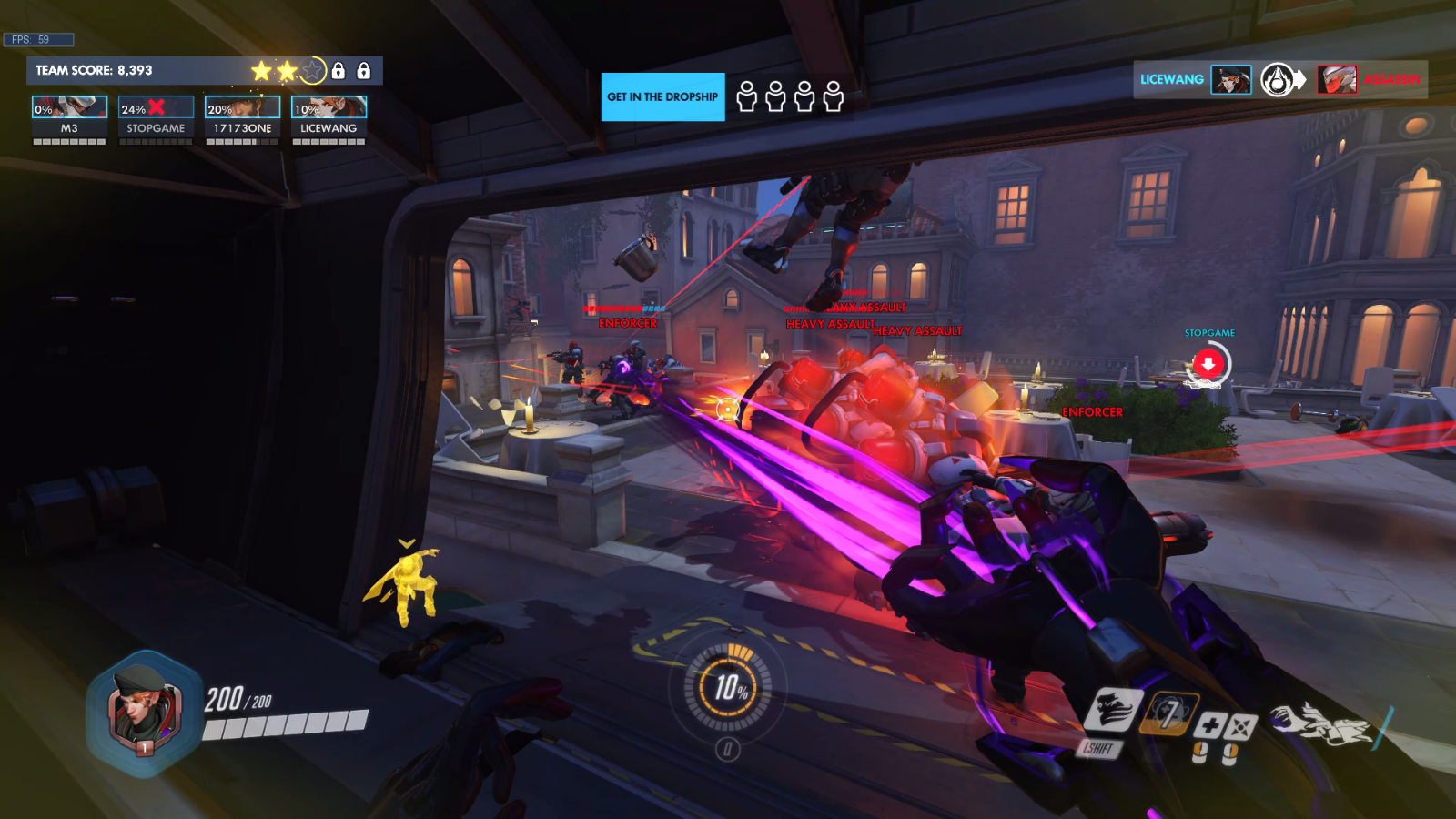Click STOPGAME's red revive arrow icon
Image resolution: width=1456 pixels, height=819 pixels.
coord(1207,362)
